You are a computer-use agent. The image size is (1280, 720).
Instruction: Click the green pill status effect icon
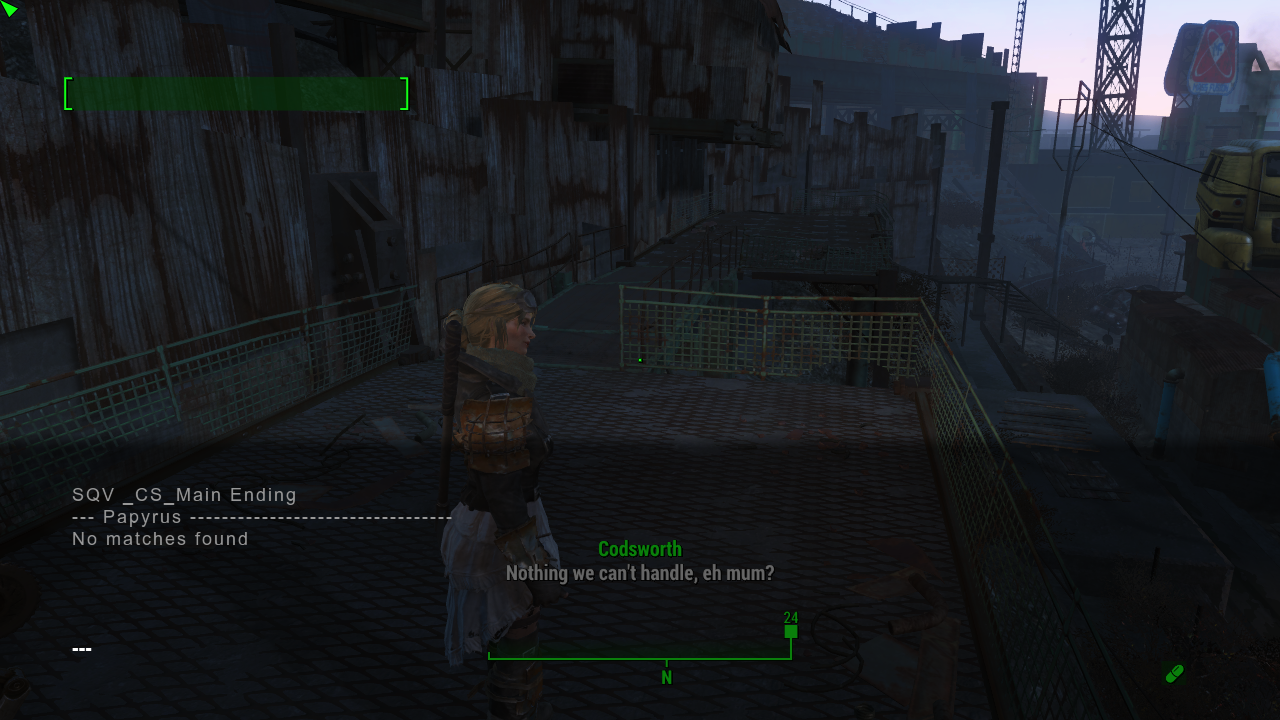point(1176,674)
